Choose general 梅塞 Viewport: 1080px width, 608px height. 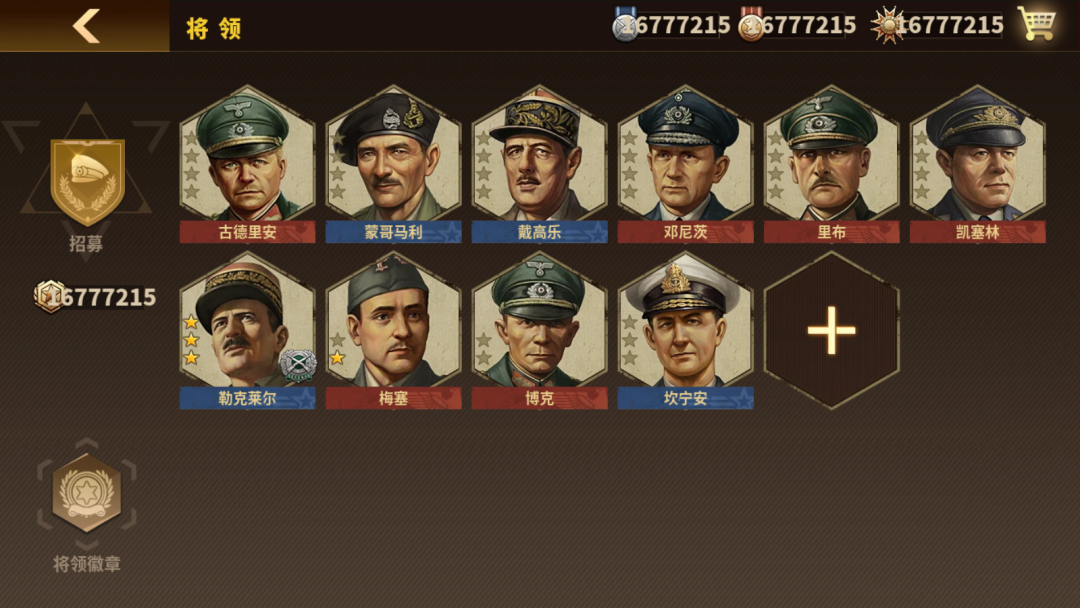tap(393, 327)
